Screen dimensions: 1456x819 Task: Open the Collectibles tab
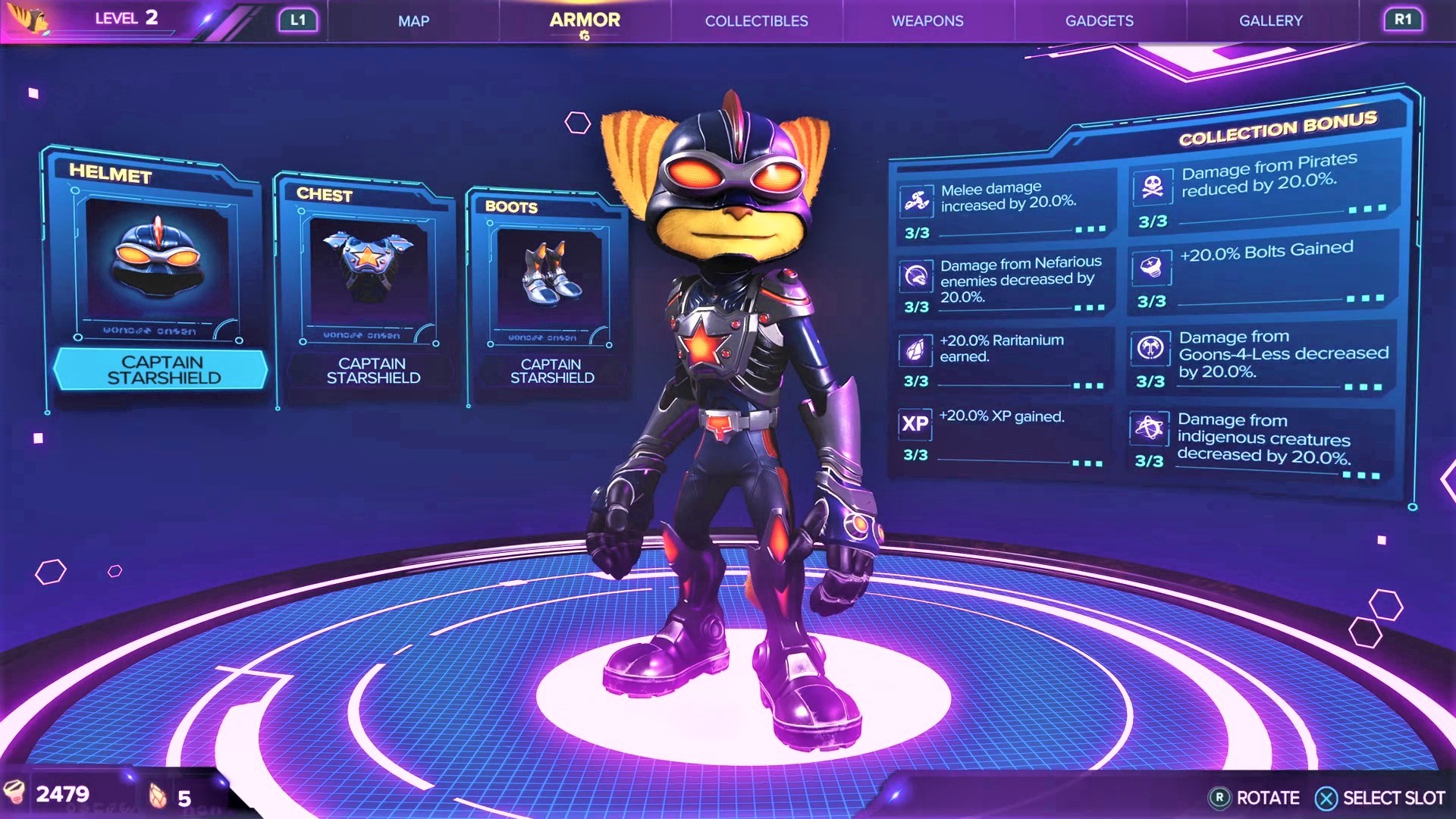pyautogui.click(x=756, y=21)
